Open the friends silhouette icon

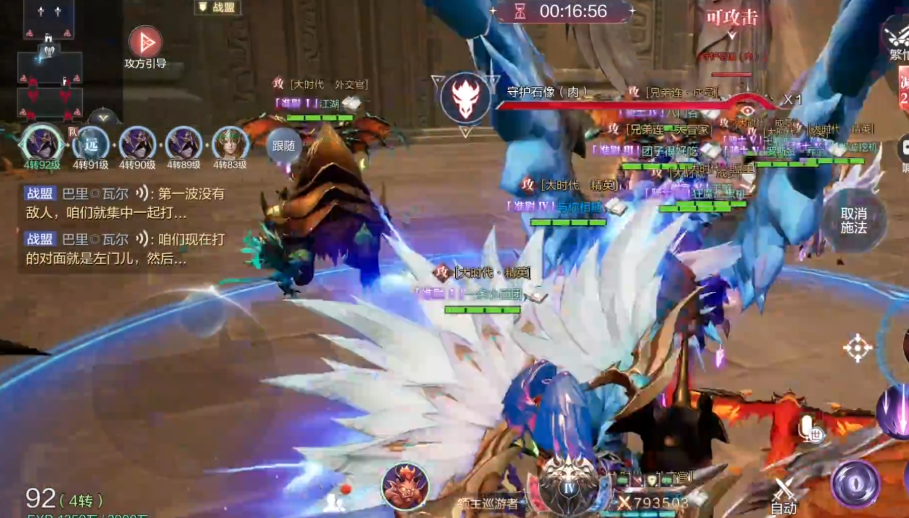(x=335, y=502)
